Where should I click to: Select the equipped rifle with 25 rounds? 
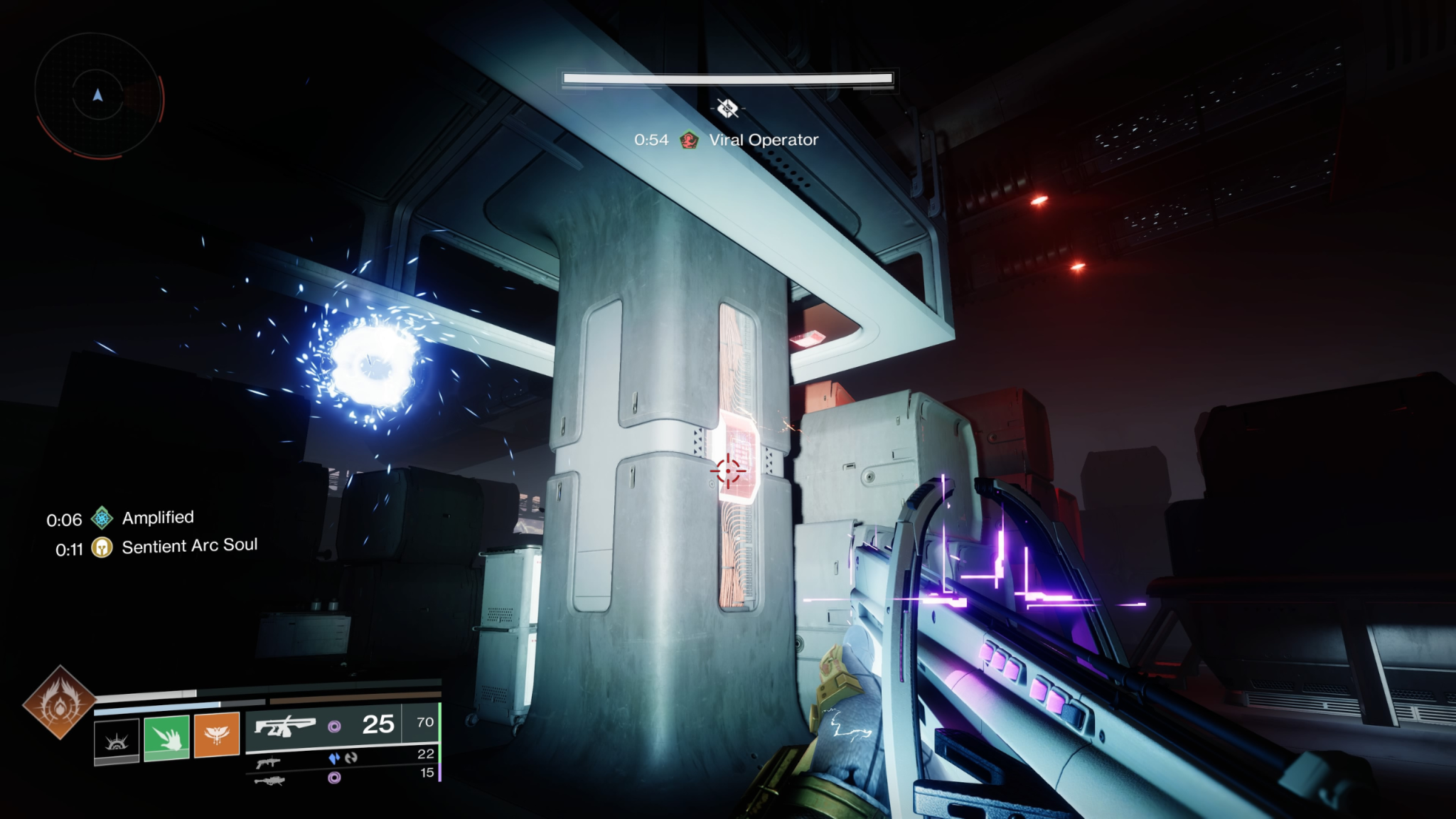pos(285,727)
